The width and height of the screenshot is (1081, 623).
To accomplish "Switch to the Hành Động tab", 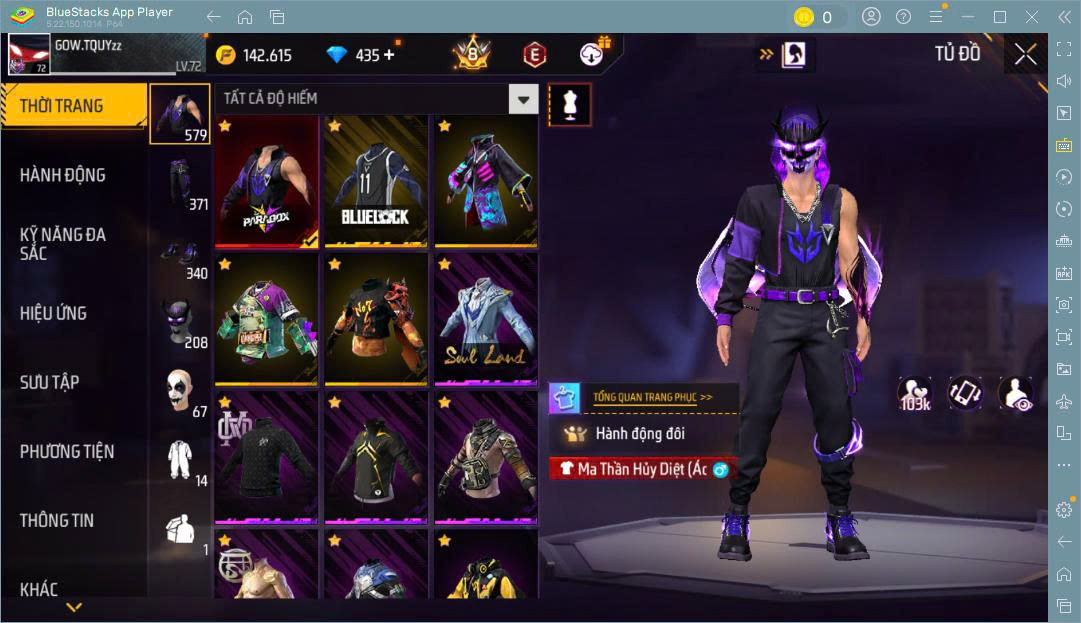I will pyautogui.click(x=63, y=175).
